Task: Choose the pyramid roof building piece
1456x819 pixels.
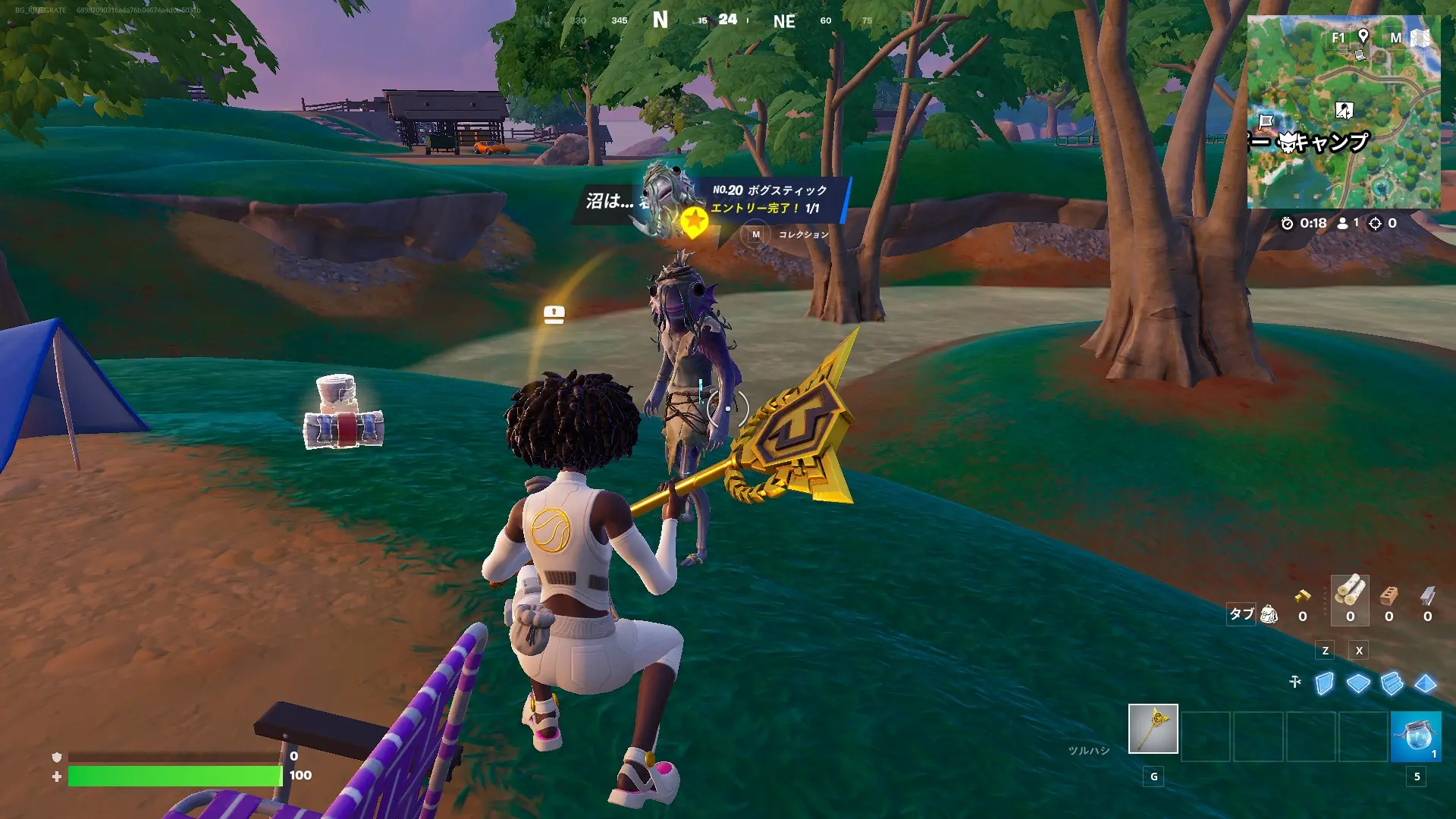Action: click(x=1425, y=683)
